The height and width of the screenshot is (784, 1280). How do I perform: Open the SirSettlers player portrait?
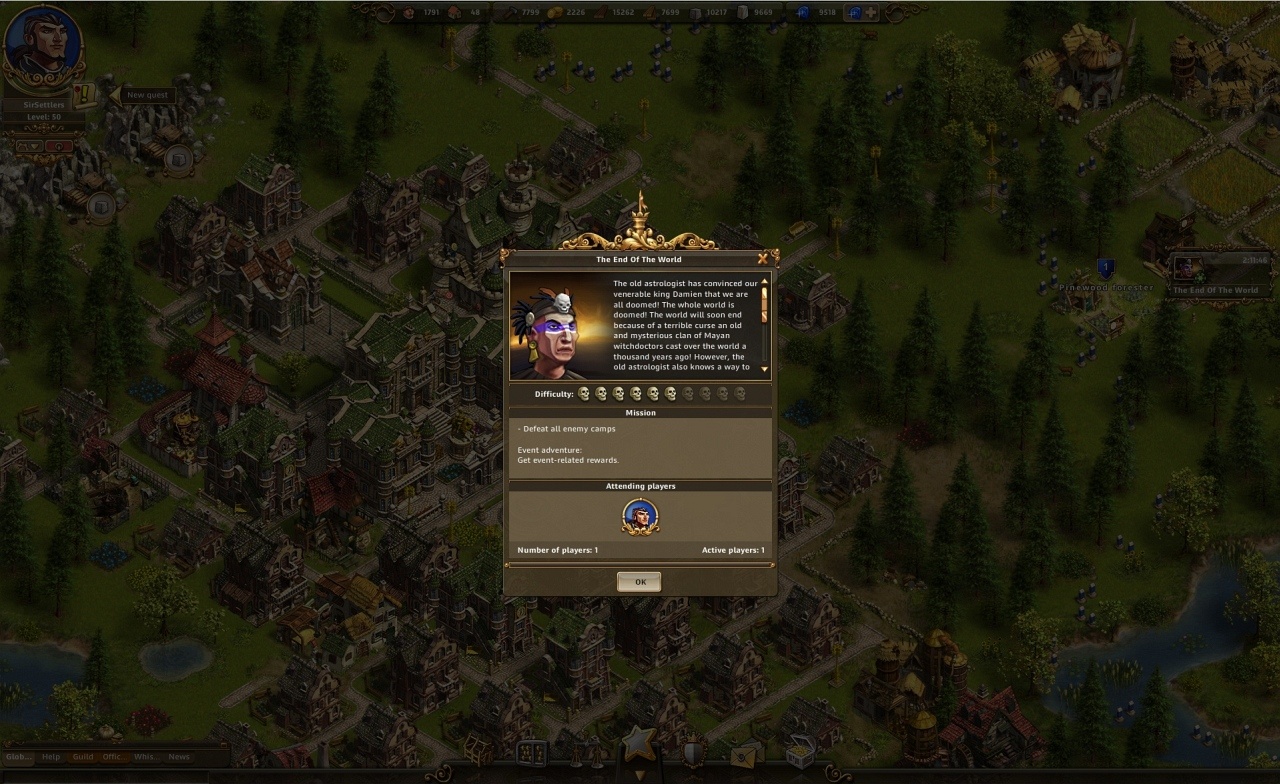point(42,47)
